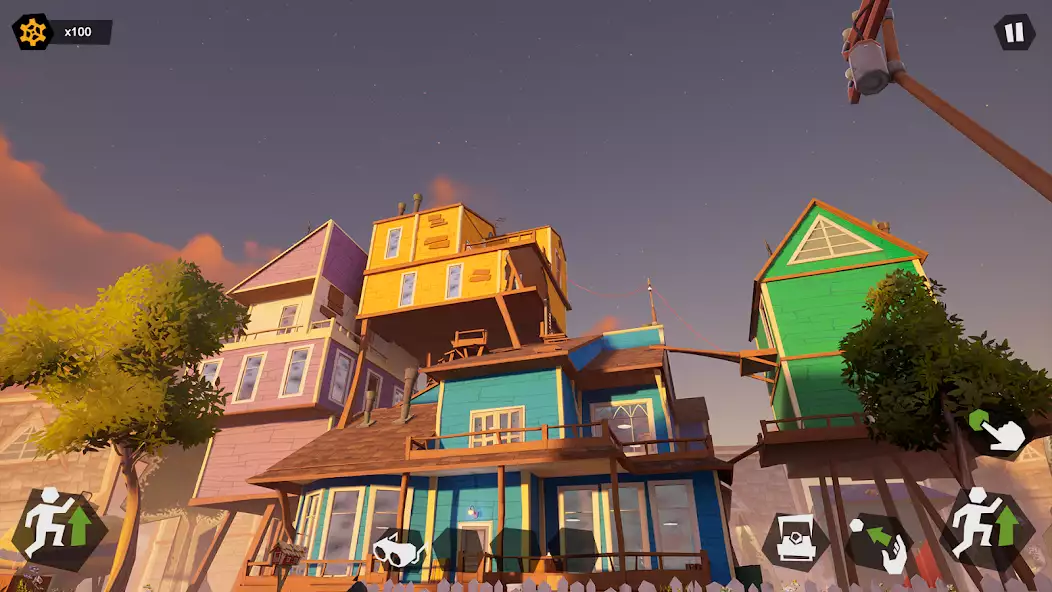Screen dimensions: 1052x592
Task: Use the instant camera item button
Action: point(795,542)
